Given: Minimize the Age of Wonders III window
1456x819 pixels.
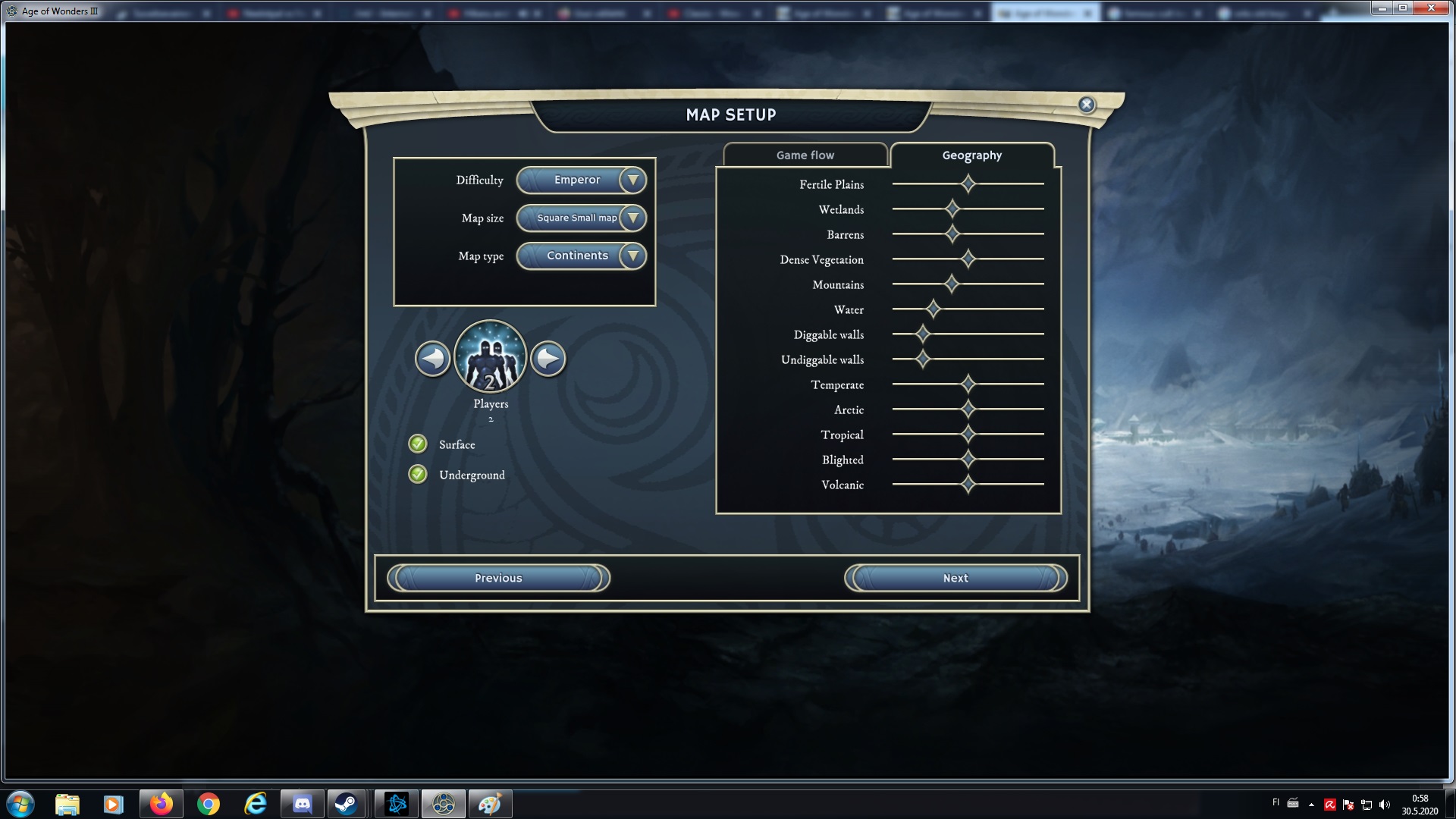Looking at the screenshot, I should tap(1382, 8).
